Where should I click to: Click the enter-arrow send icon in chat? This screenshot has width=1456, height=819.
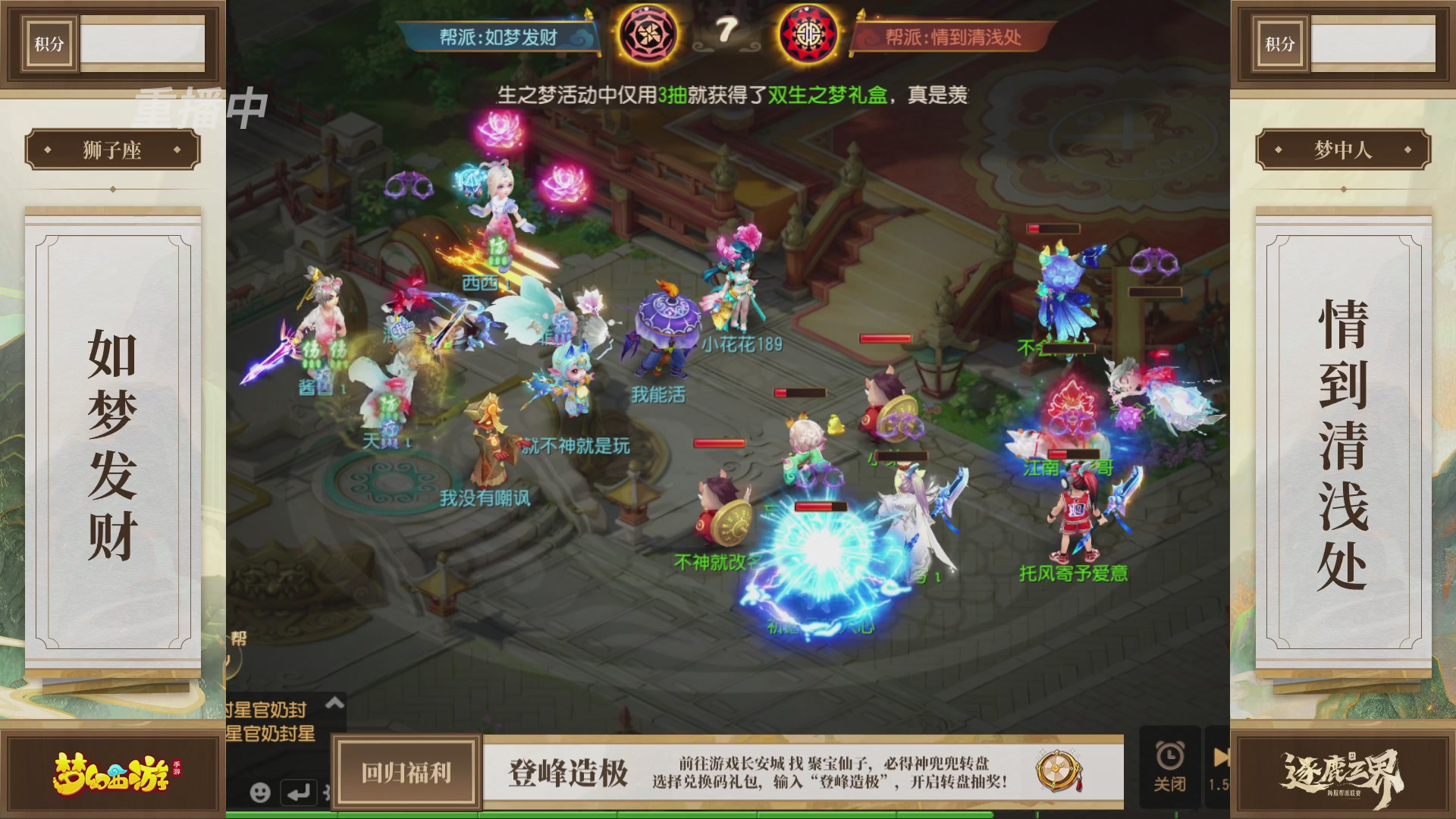297,793
